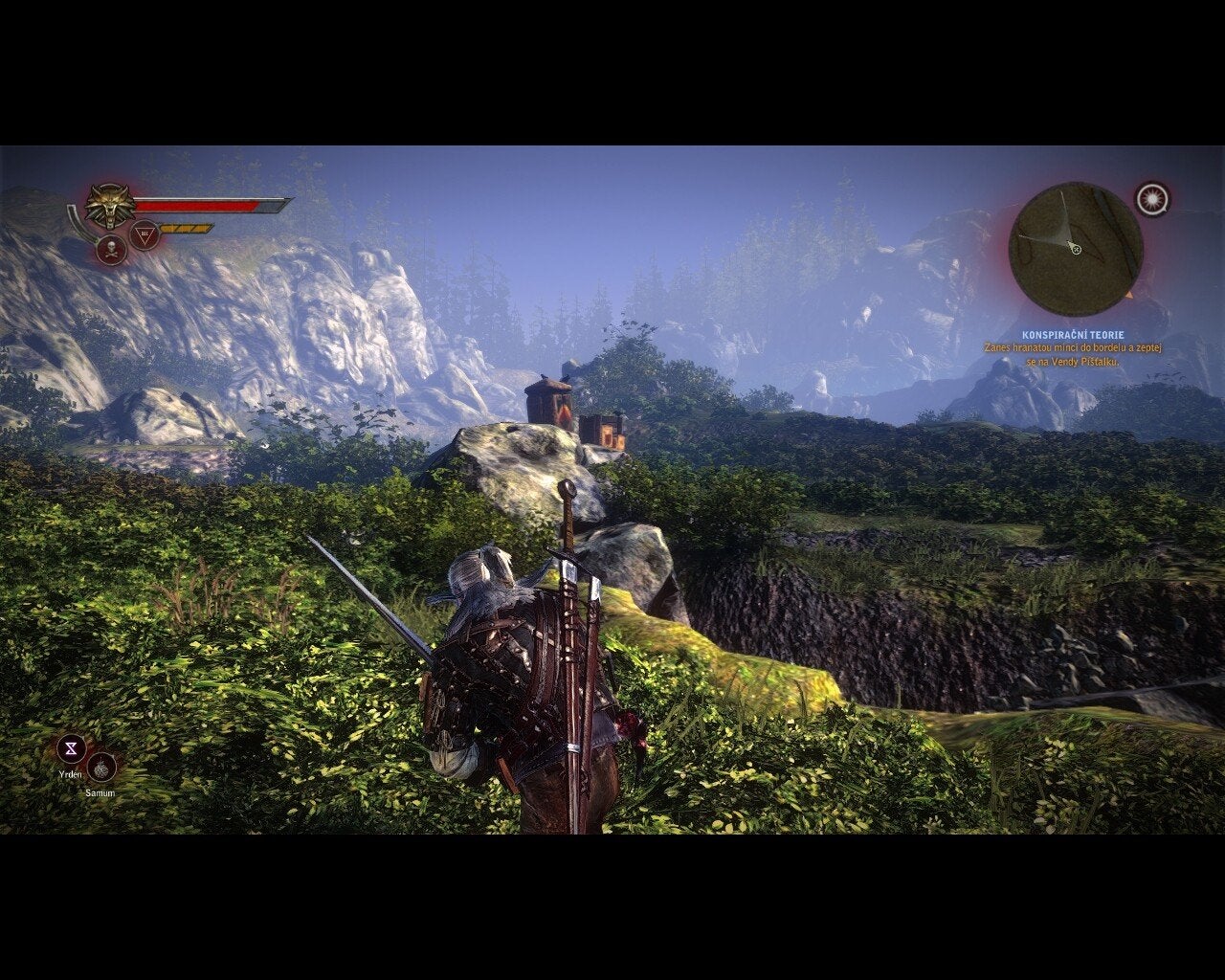Click the sun time-of-day icon
The width and height of the screenshot is (1225, 980).
click(1151, 198)
